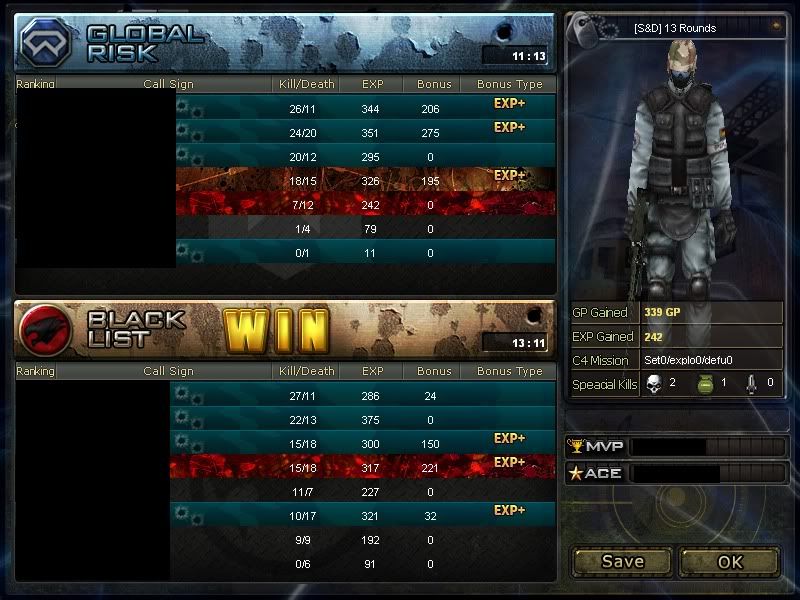Select the Black List row with 27/11 kills

click(x=364, y=396)
